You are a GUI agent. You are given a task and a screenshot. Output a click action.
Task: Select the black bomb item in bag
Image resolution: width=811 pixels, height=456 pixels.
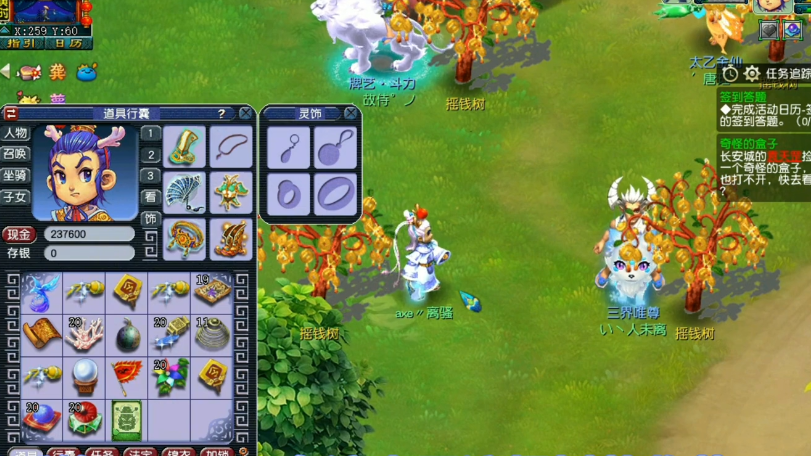point(127,334)
